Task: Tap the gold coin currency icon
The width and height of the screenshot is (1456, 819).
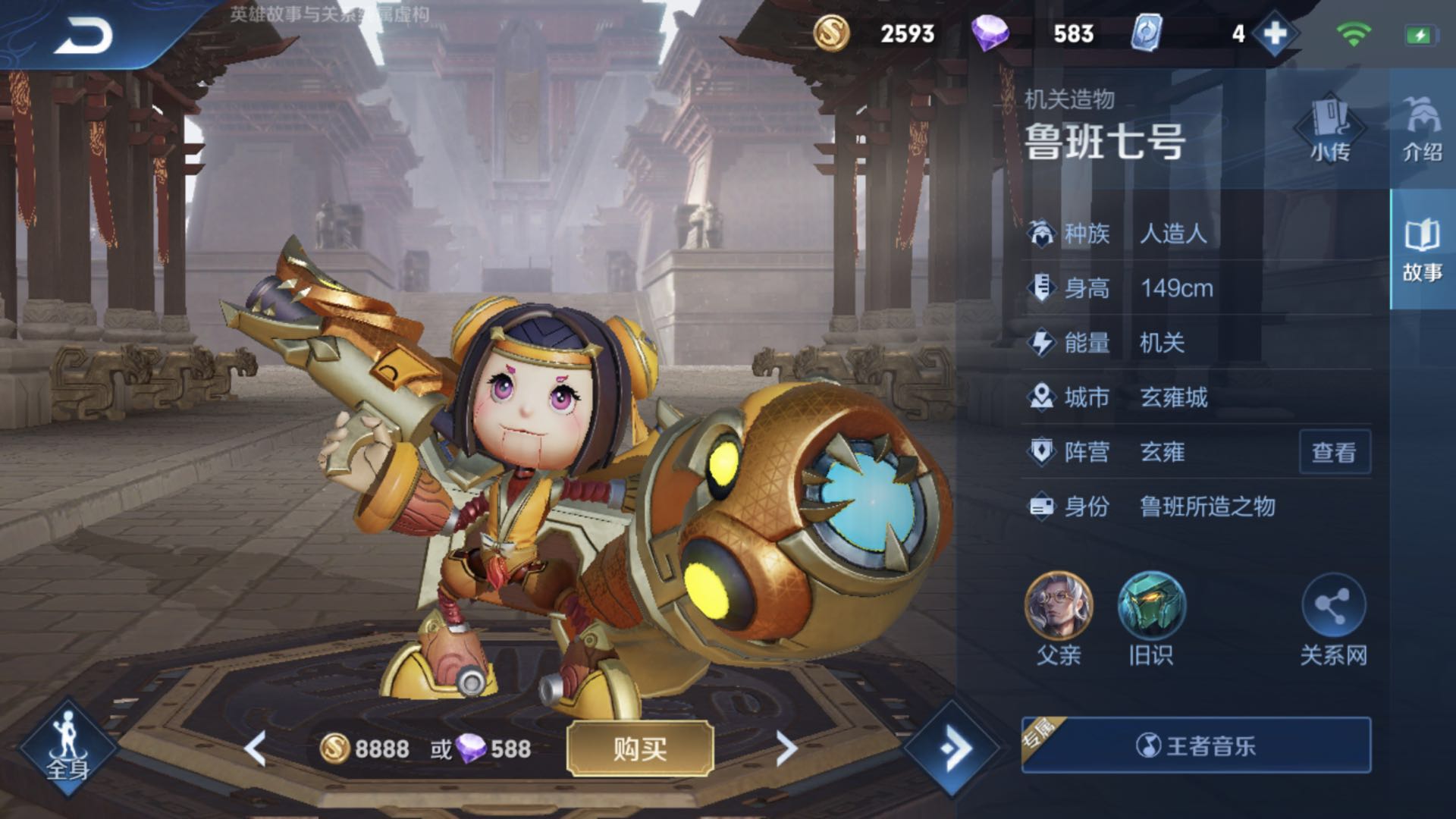Action: point(831,34)
